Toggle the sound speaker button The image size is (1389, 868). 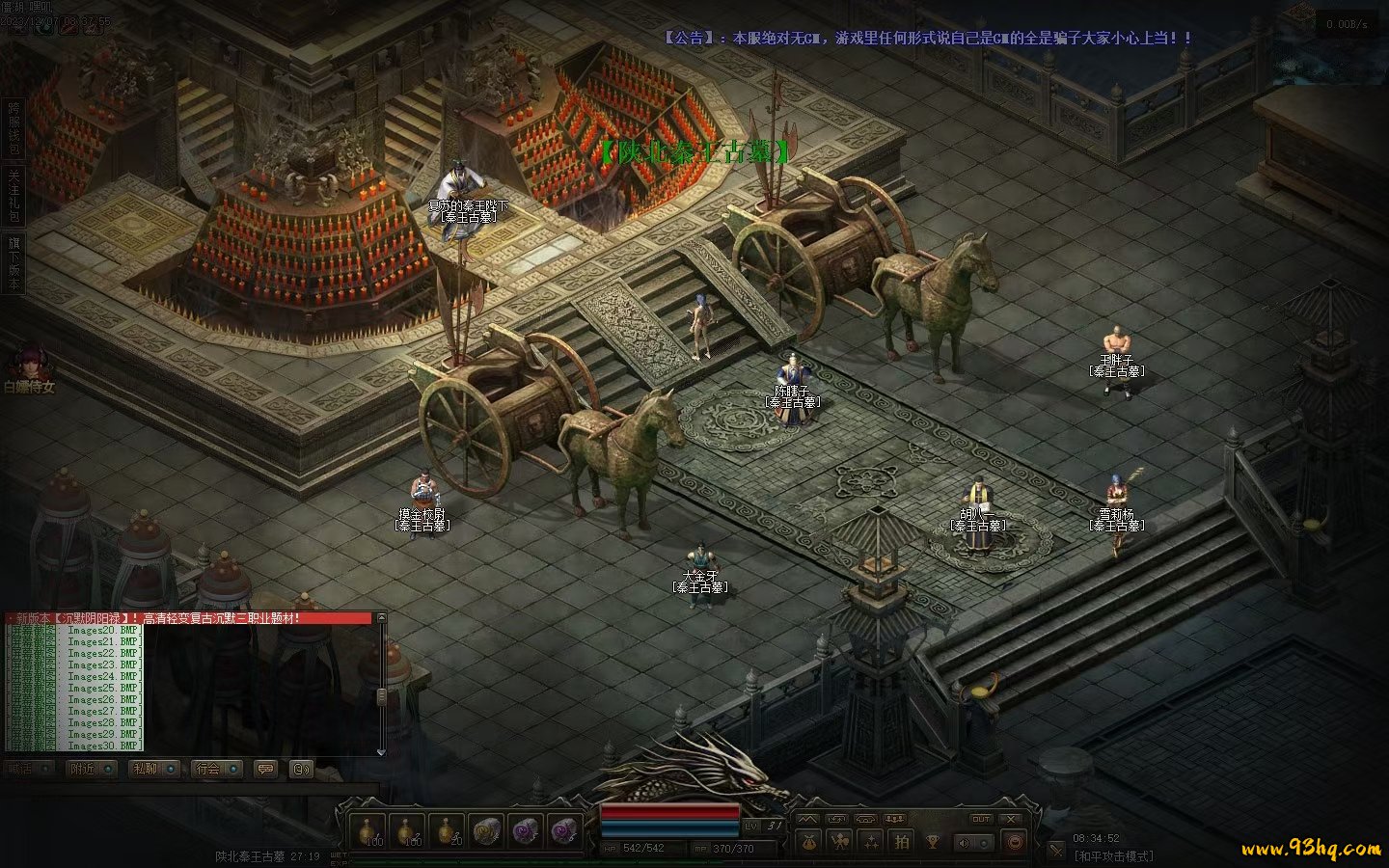pos(966,842)
